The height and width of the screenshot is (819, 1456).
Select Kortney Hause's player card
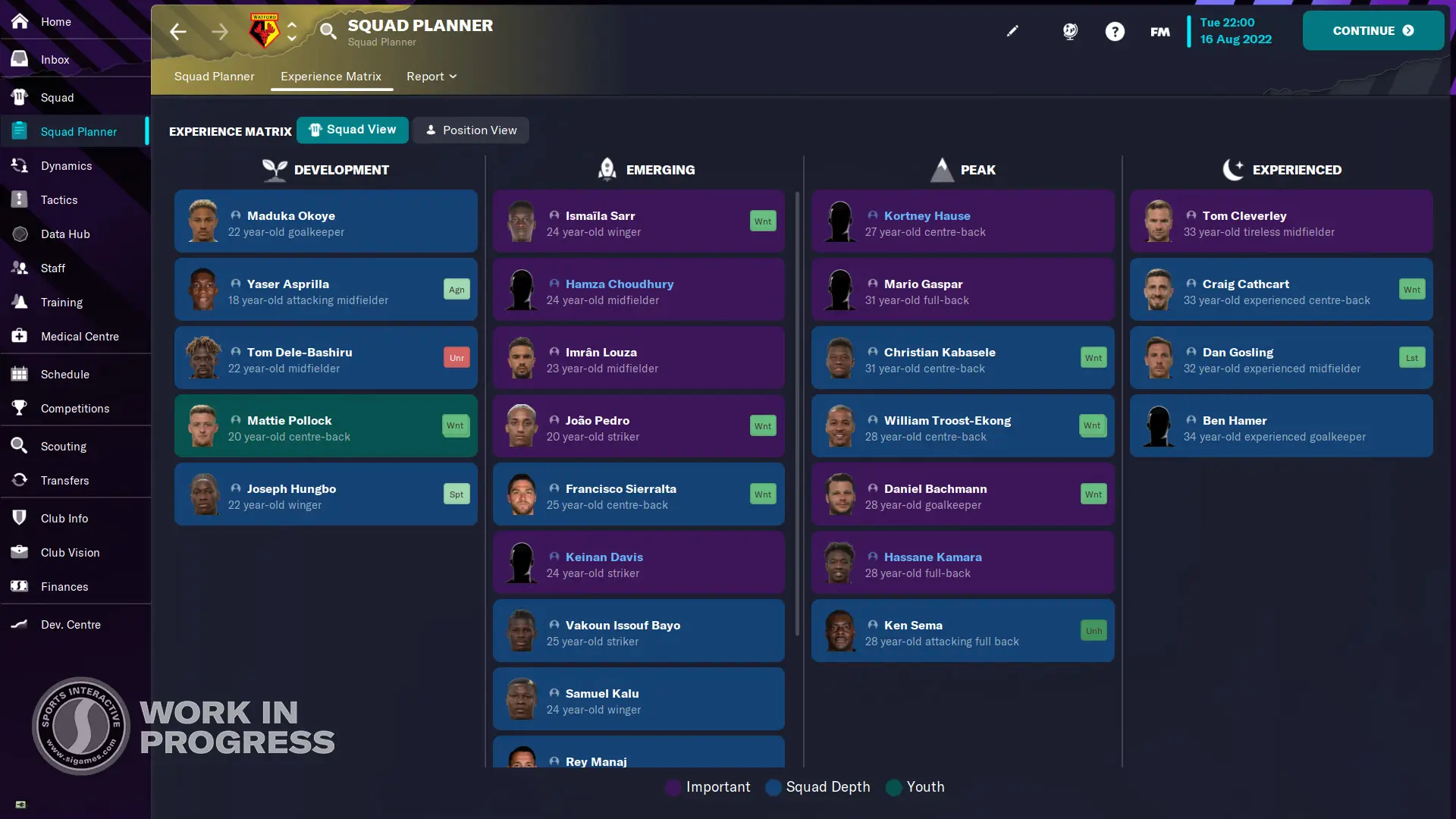[962, 221]
